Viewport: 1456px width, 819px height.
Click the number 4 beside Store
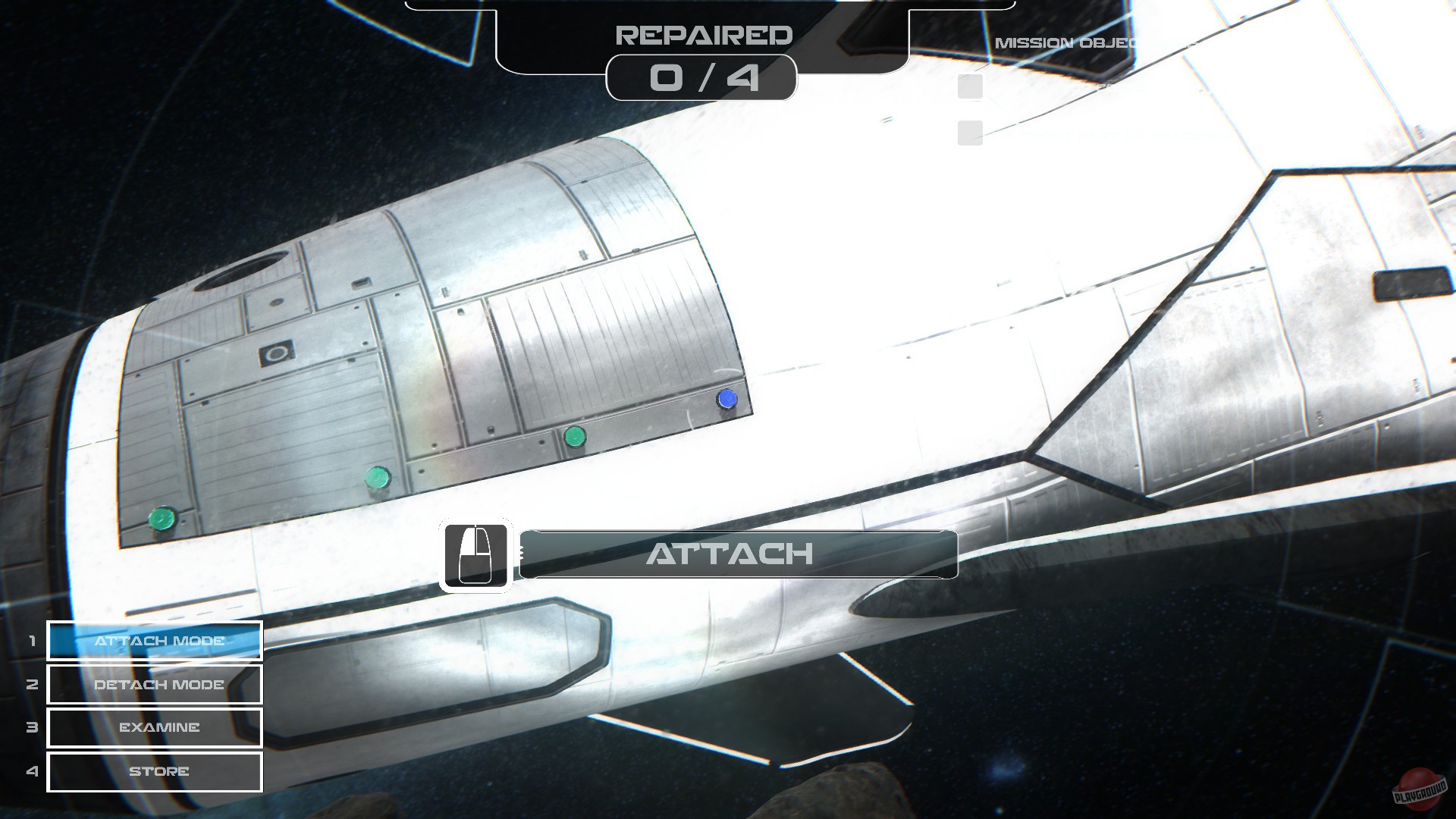point(31,771)
